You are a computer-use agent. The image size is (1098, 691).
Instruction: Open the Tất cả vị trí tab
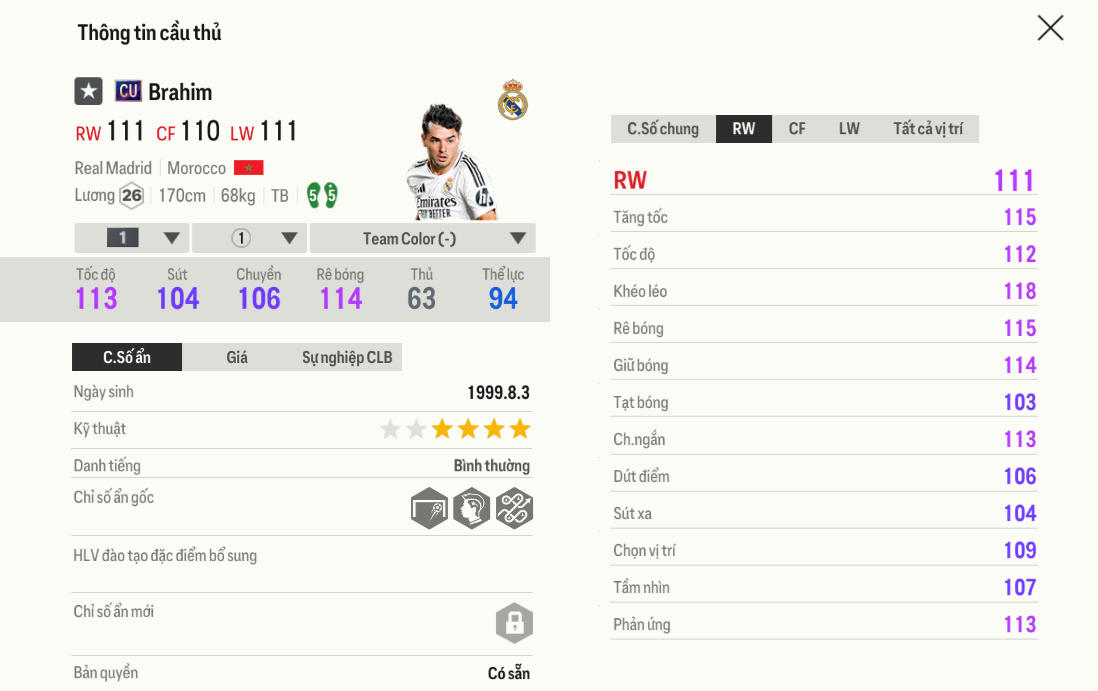tap(928, 129)
